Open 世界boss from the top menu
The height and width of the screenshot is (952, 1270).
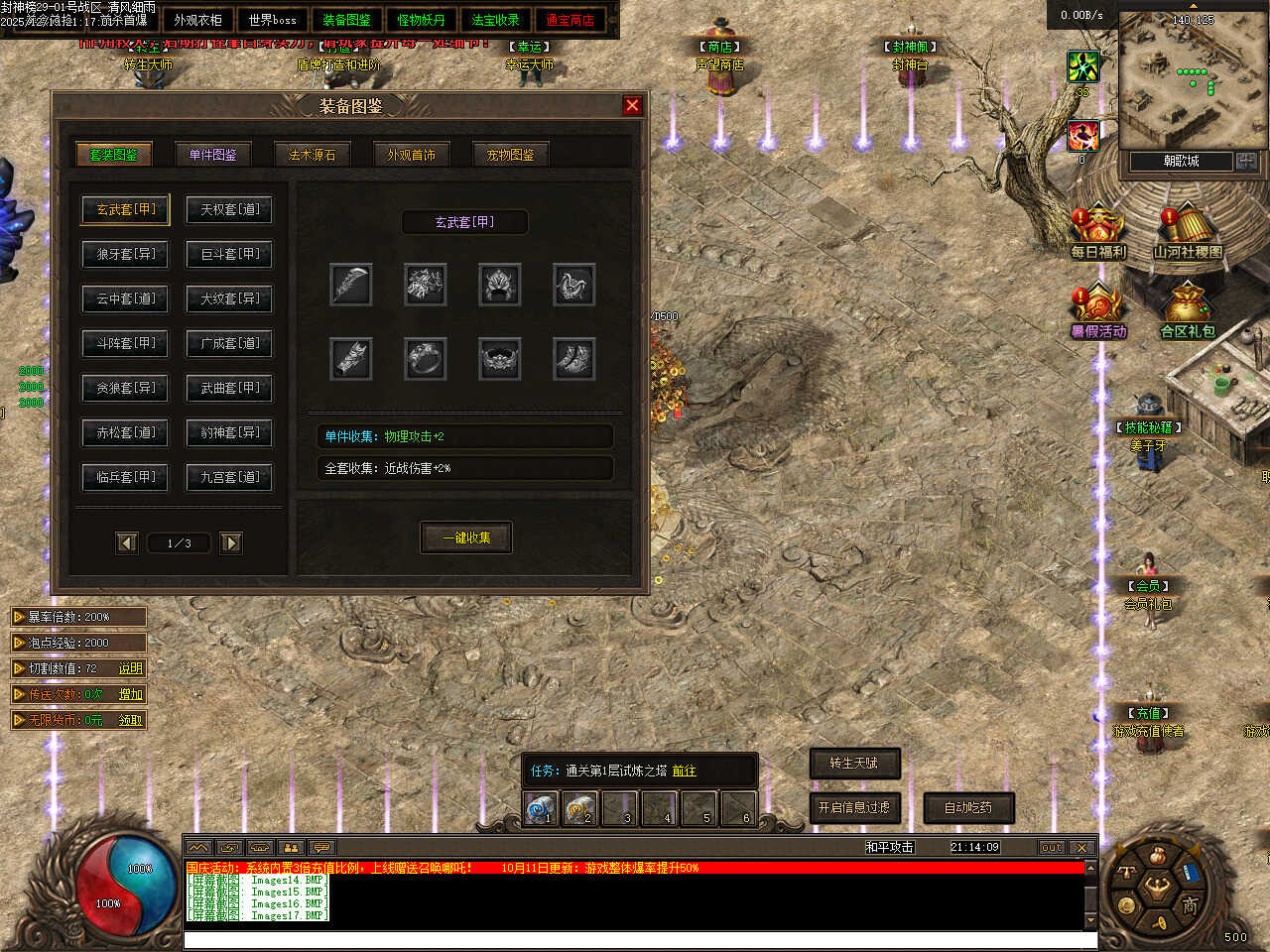(x=272, y=20)
